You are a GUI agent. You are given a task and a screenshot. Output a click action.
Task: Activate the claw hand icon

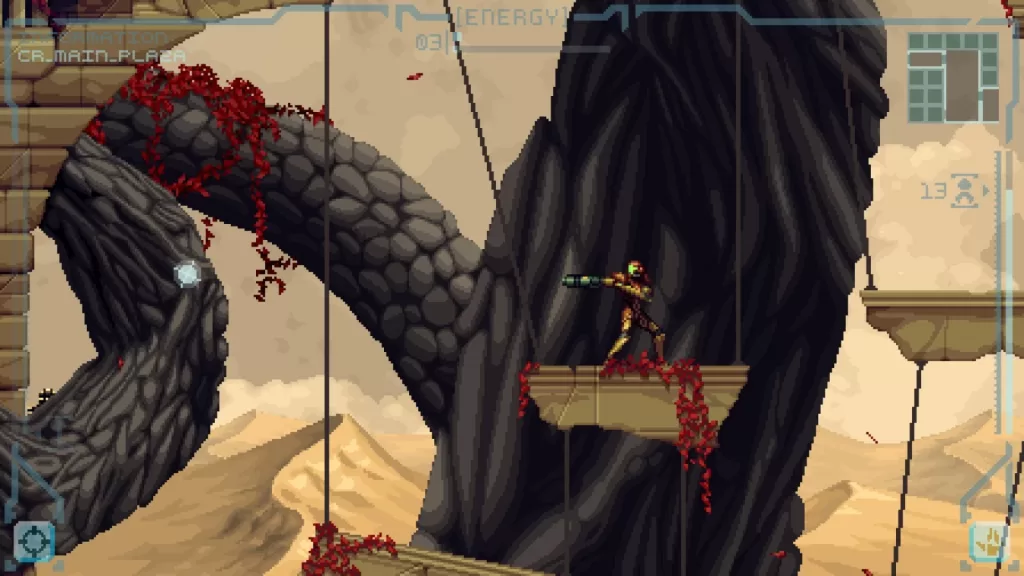pos(989,542)
